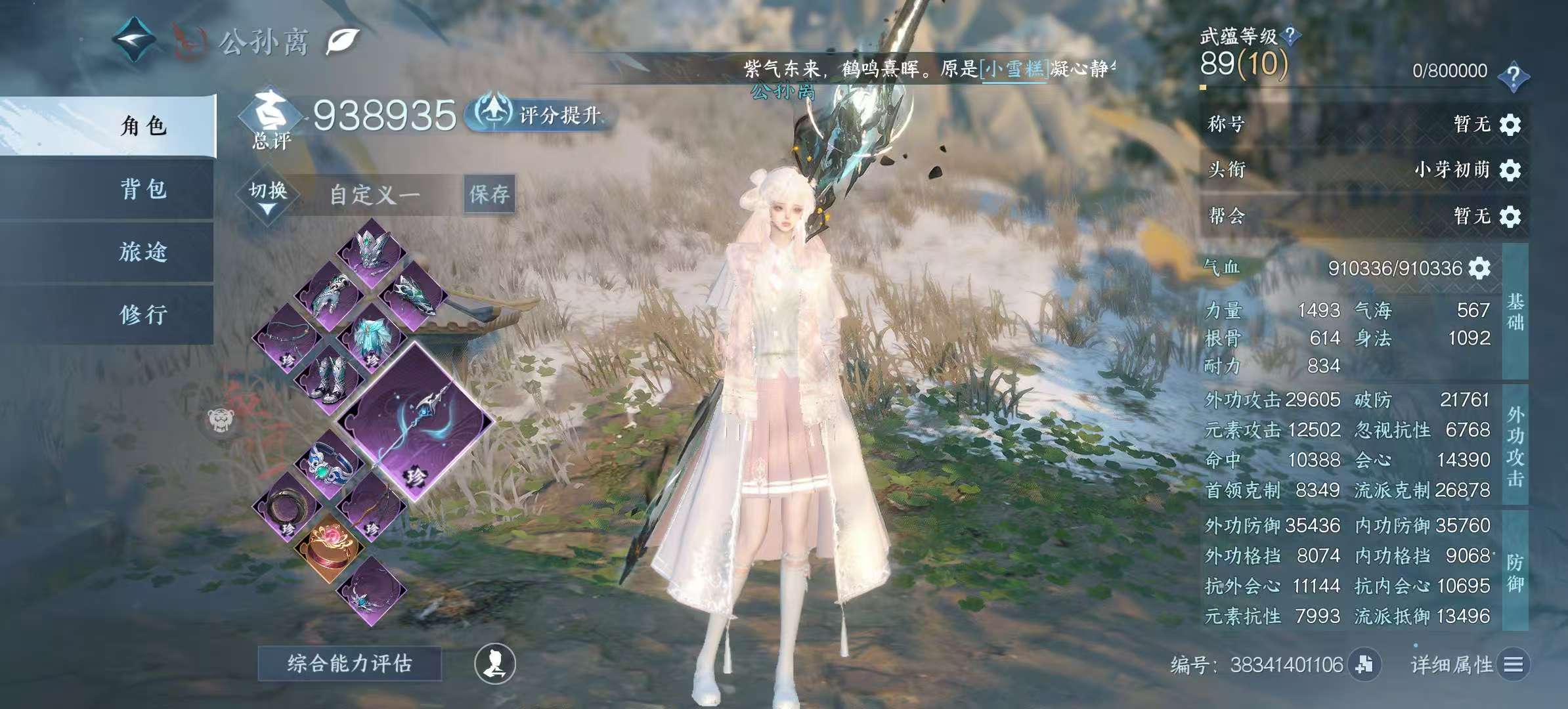Click the 评分提升 button

tap(540, 115)
